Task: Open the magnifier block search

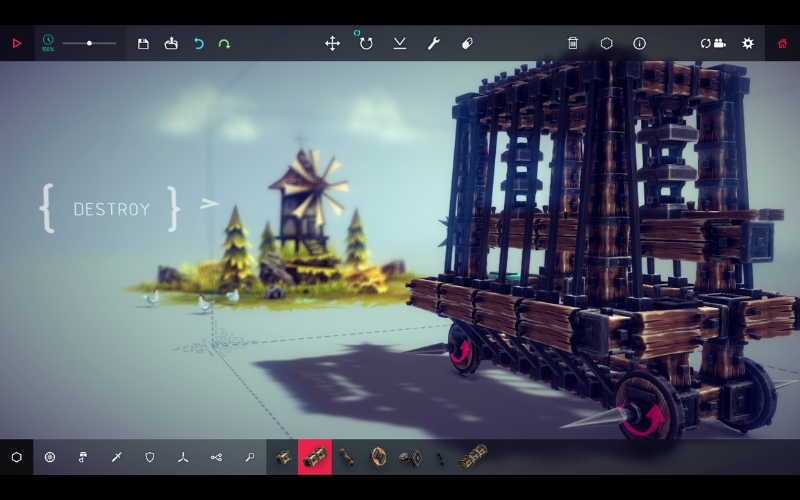Action: tap(249, 457)
